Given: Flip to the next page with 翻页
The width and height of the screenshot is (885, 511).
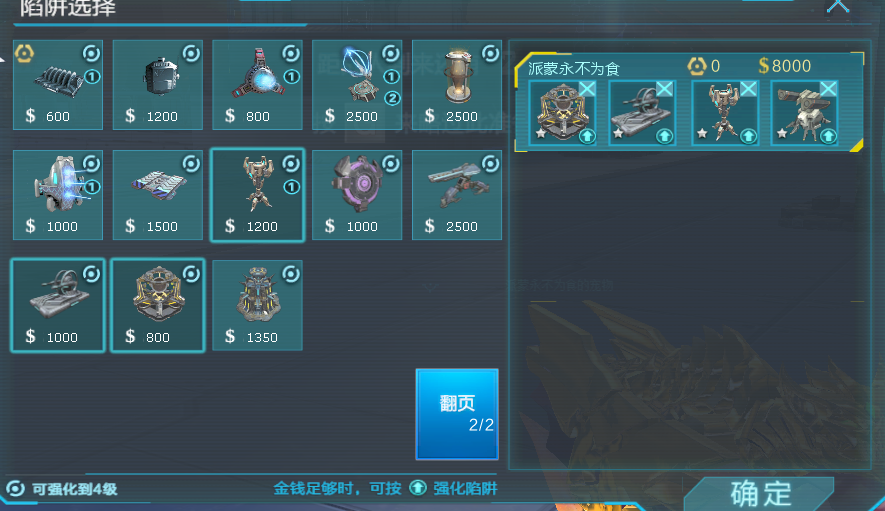Looking at the screenshot, I should click(x=456, y=413).
